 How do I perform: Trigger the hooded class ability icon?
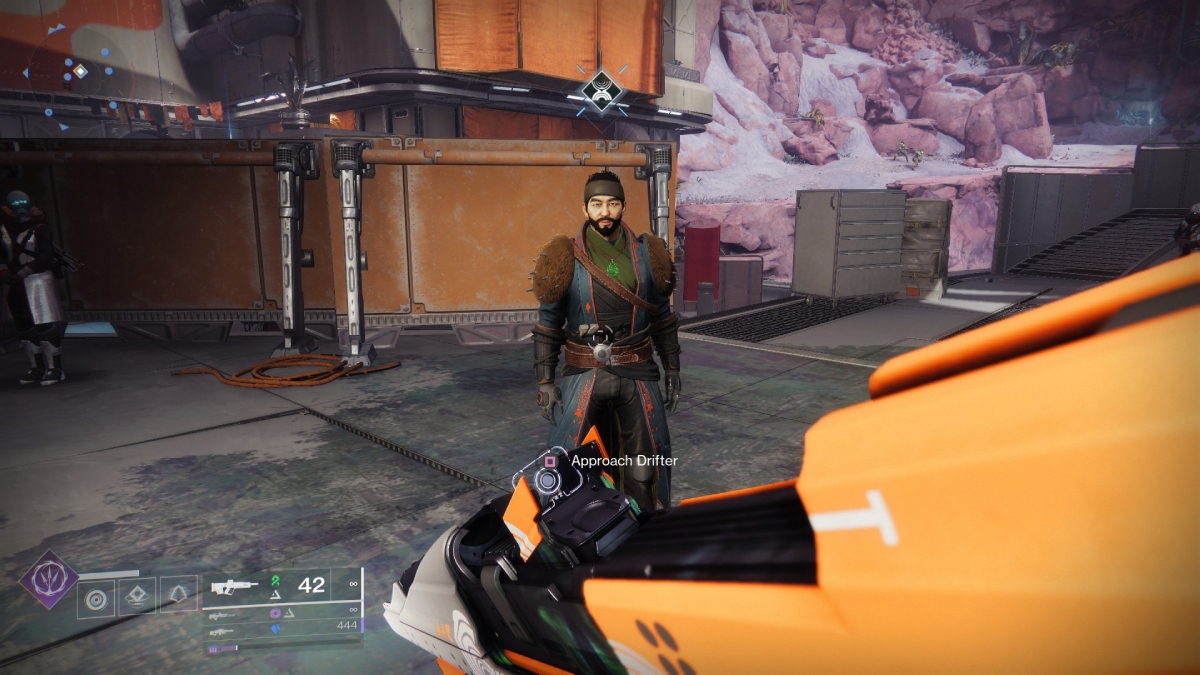click(x=178, y=597)
